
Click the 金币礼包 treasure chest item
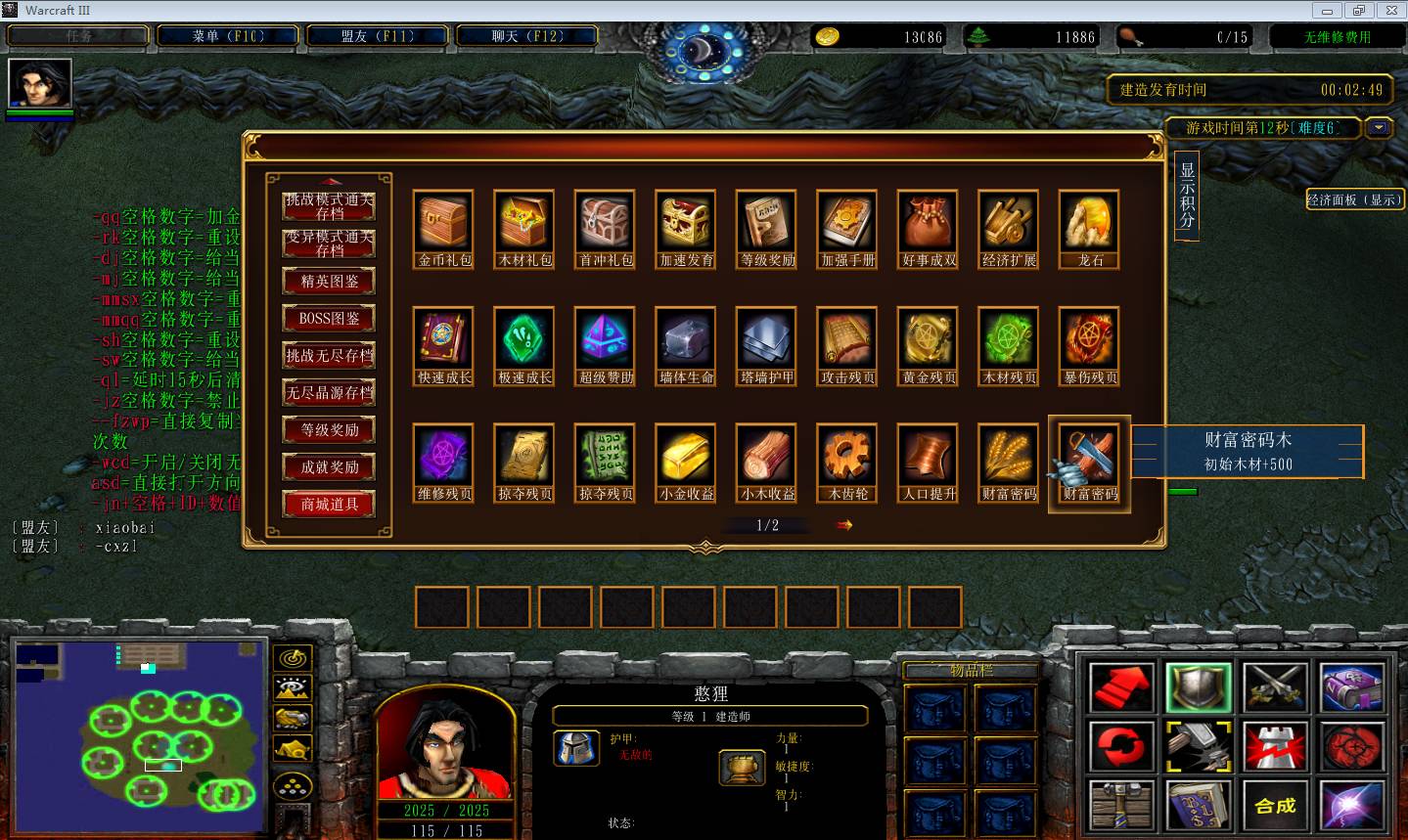click(x=444, y=221)
